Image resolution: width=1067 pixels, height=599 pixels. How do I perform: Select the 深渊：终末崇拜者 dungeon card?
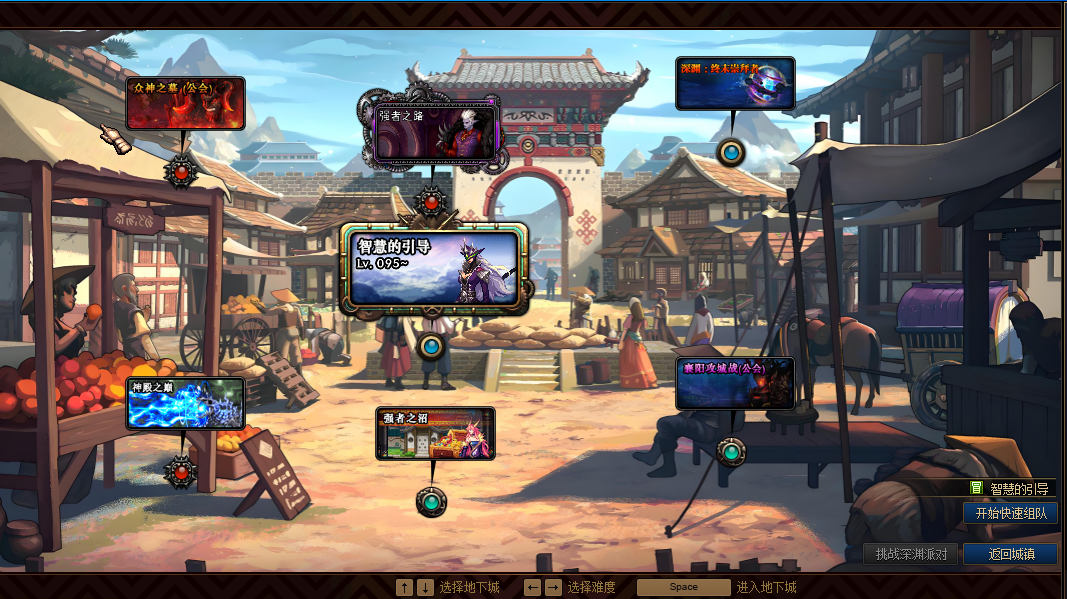[x=735, y=83]
